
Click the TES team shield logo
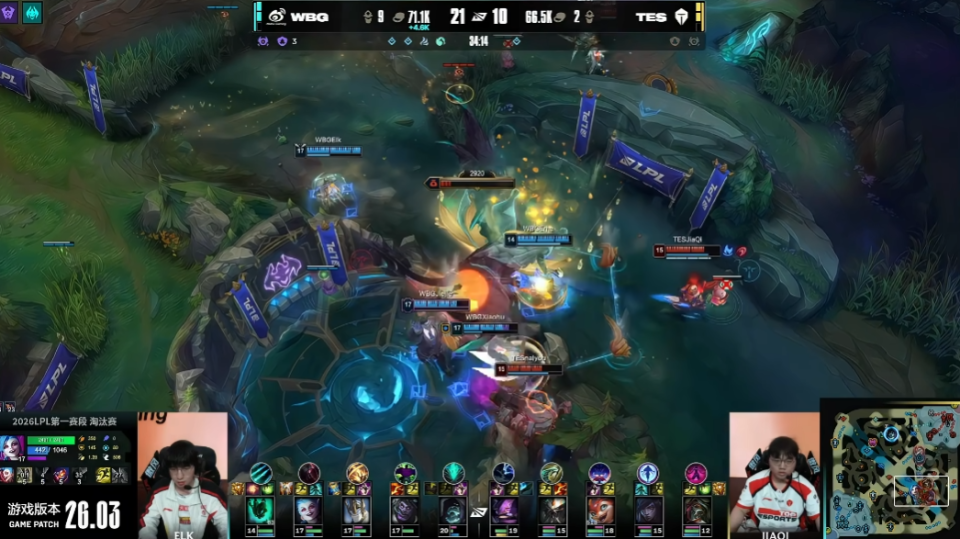682,16
